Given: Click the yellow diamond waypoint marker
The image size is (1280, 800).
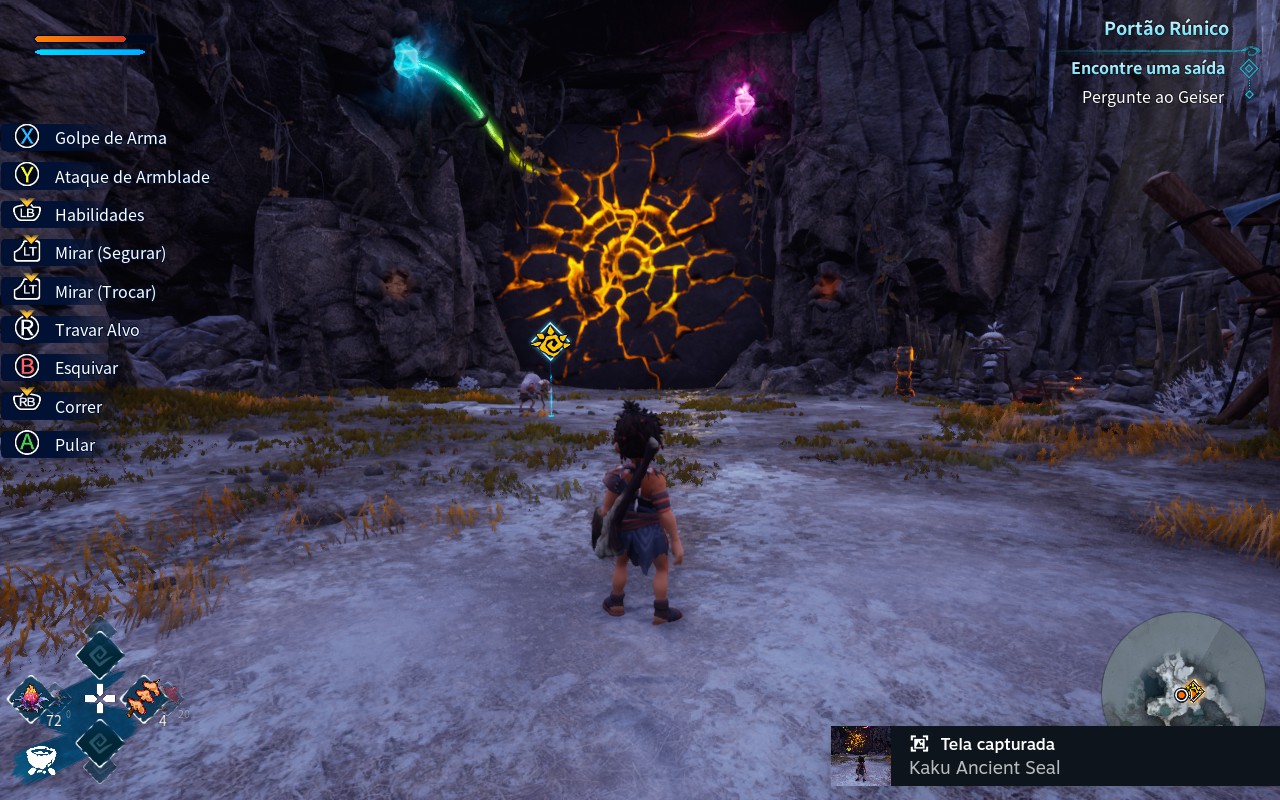Looking at the screenshot, I should pyautogui.click(x=550, y=342).
